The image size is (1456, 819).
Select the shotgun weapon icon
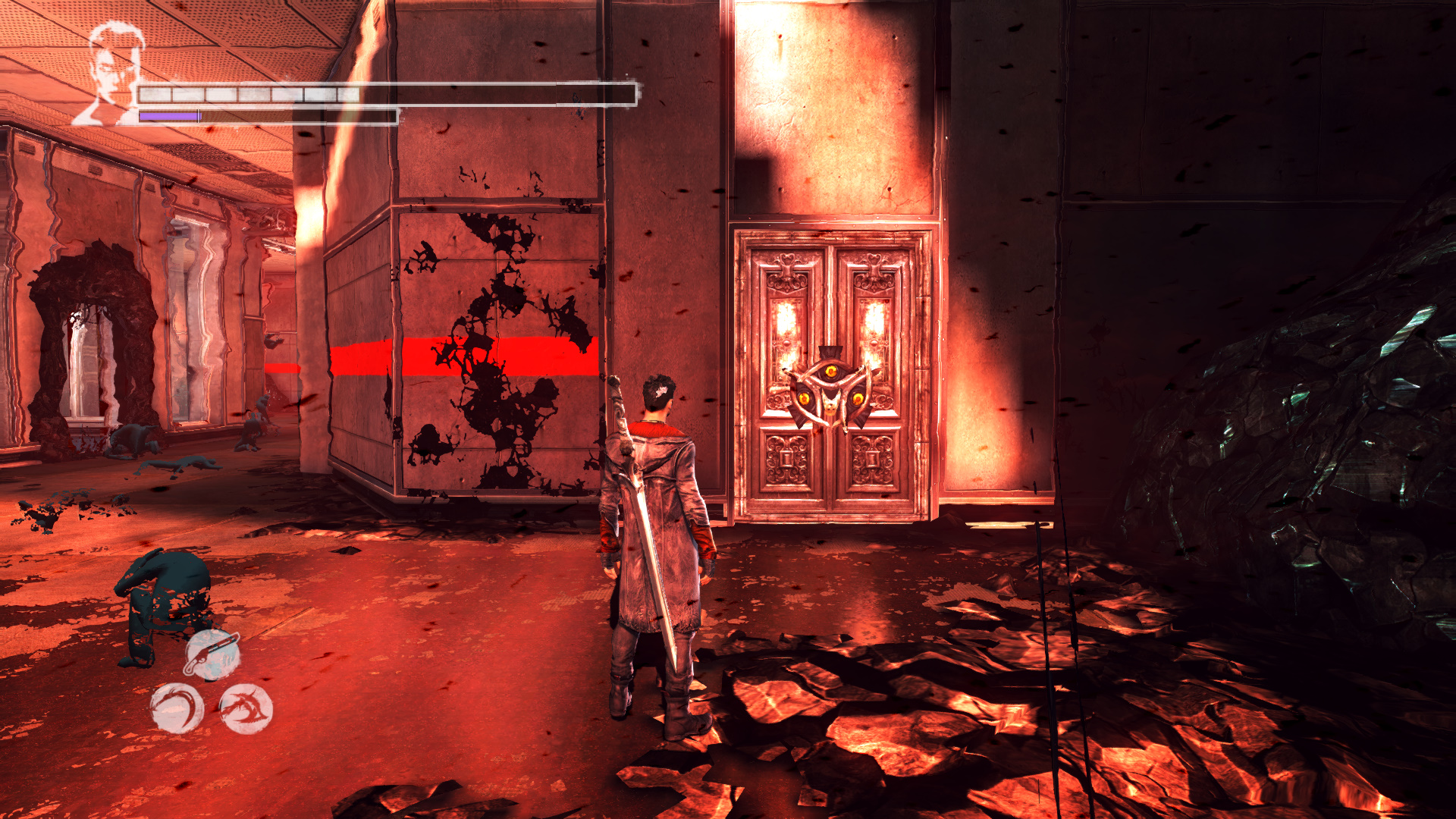(x=213, y=654)
